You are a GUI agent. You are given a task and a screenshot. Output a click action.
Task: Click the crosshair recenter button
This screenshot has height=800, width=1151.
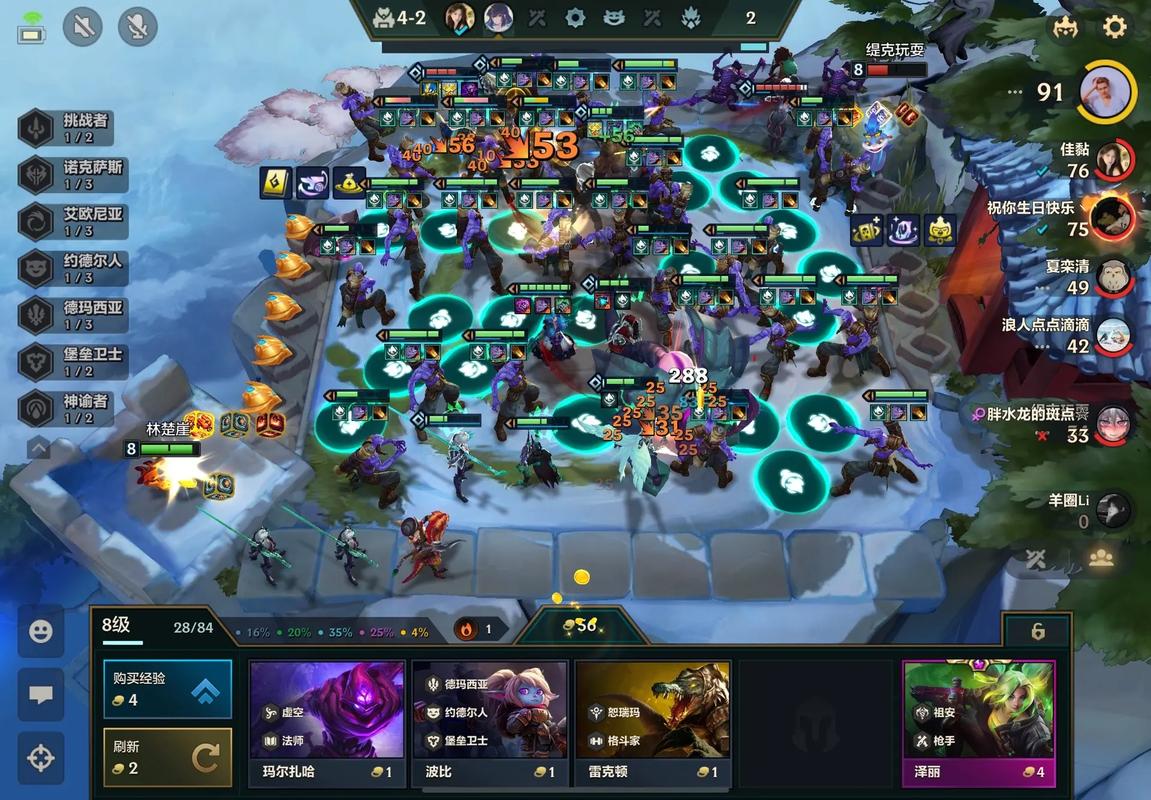tap(41, 758)
